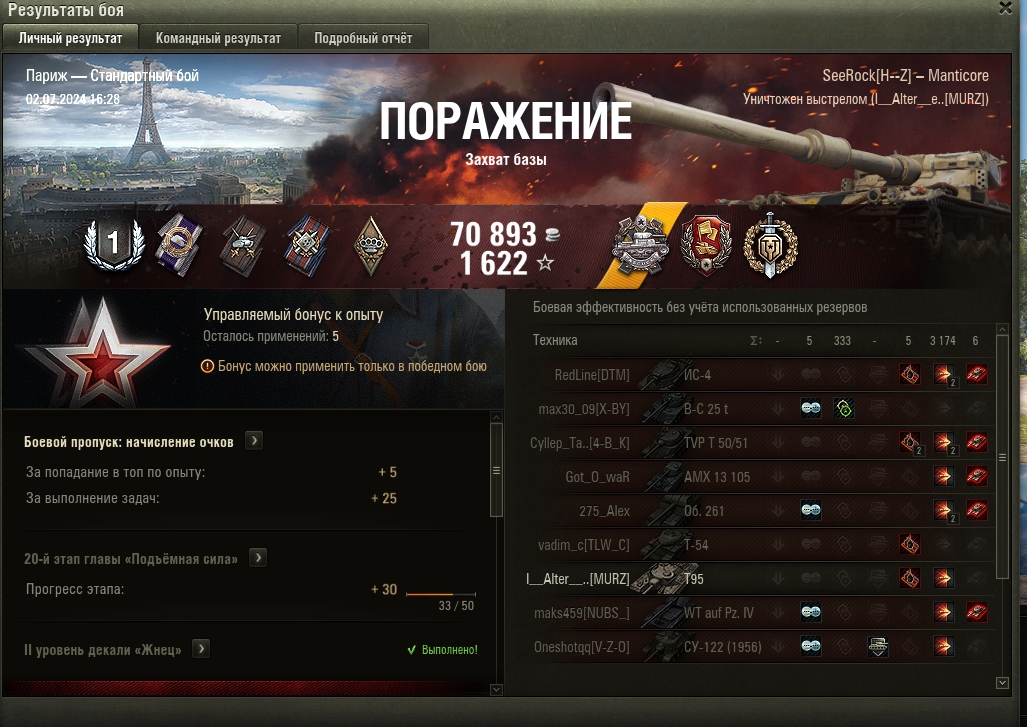Click the scroll-down arrow of the vehicle list
The width and height of the screenshot is (1027, 727).
click(x=1003, y=682)
